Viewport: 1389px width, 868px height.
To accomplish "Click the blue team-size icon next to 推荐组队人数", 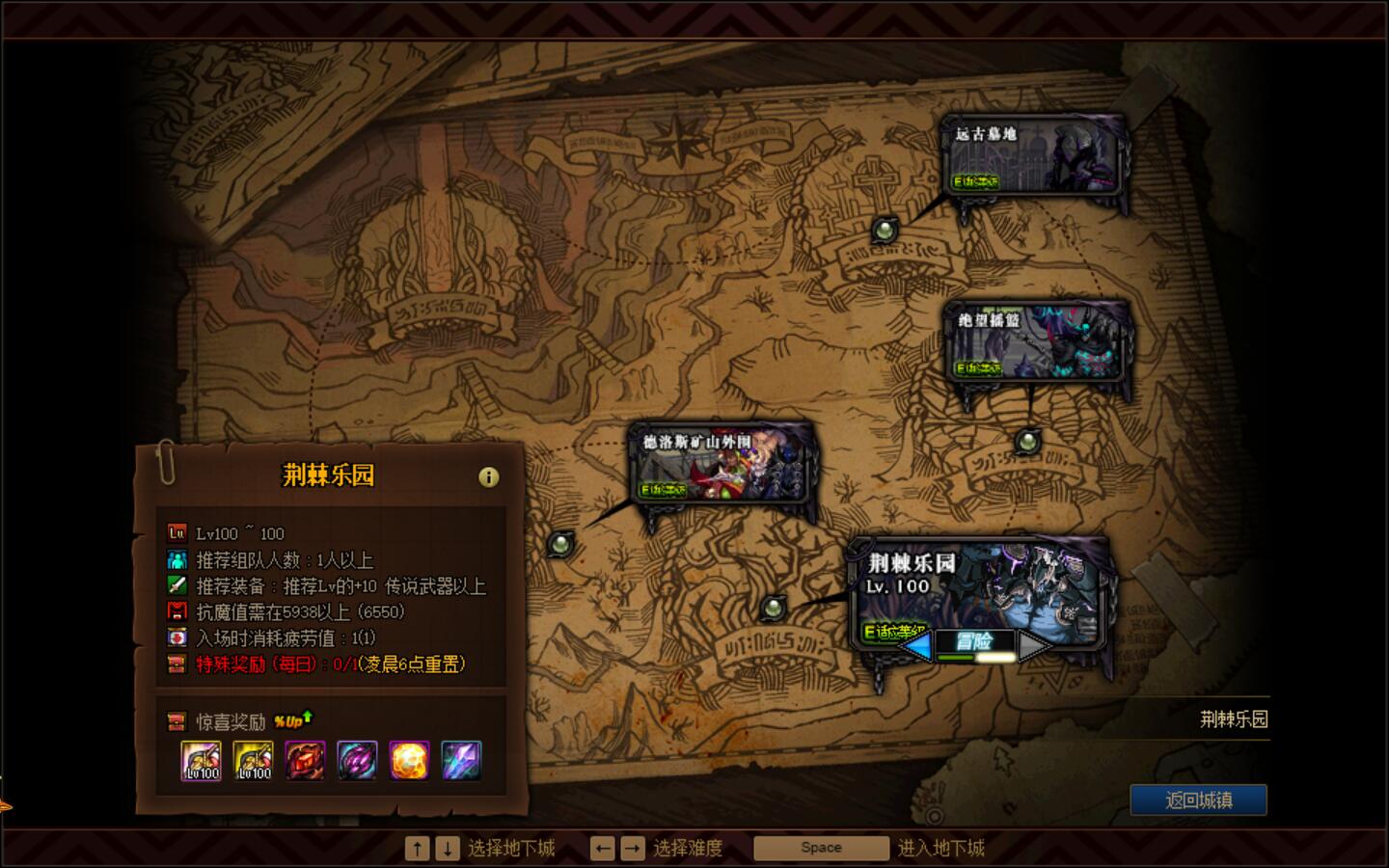I will coord(177,558).
